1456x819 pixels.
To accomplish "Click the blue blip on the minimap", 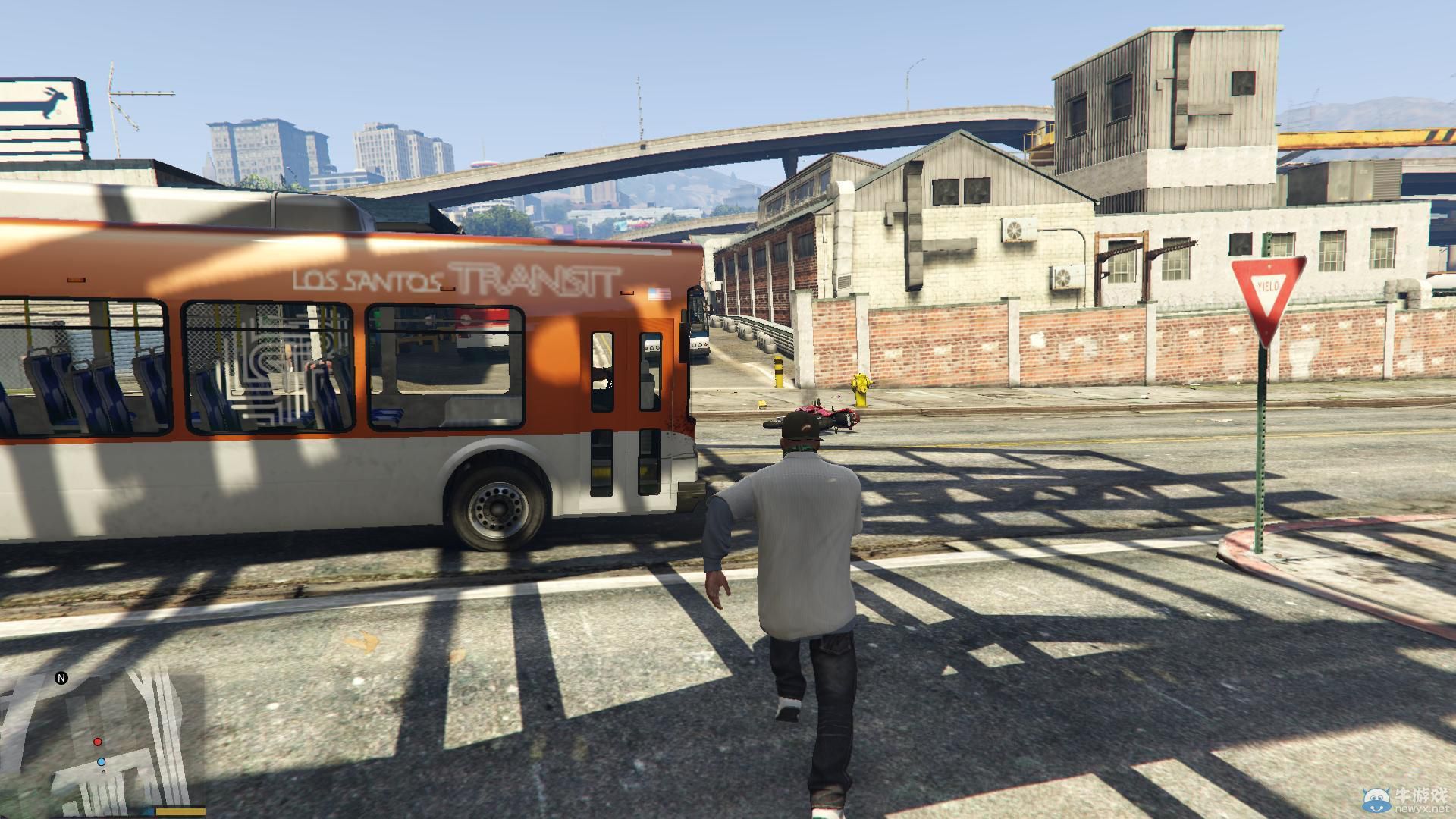I will [100, 762].
